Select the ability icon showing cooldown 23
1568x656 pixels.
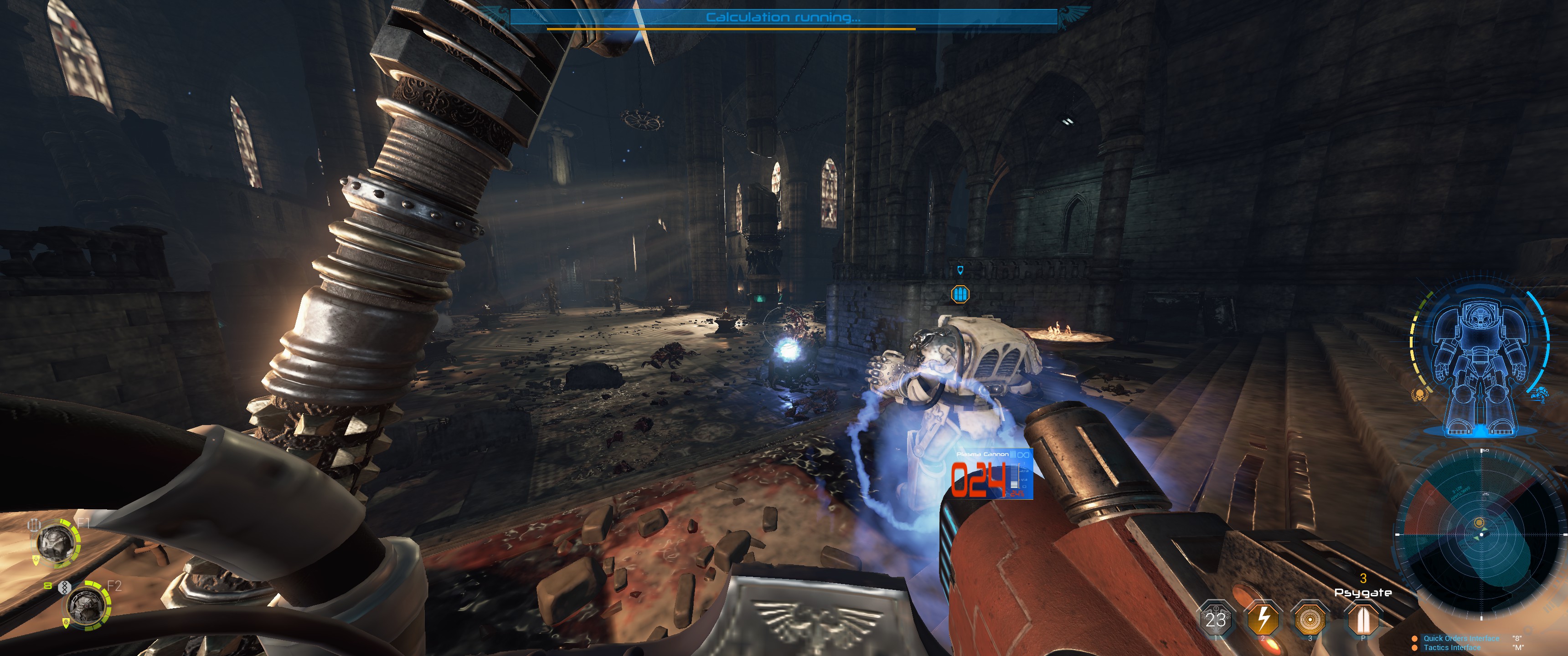click(1216, 620)
